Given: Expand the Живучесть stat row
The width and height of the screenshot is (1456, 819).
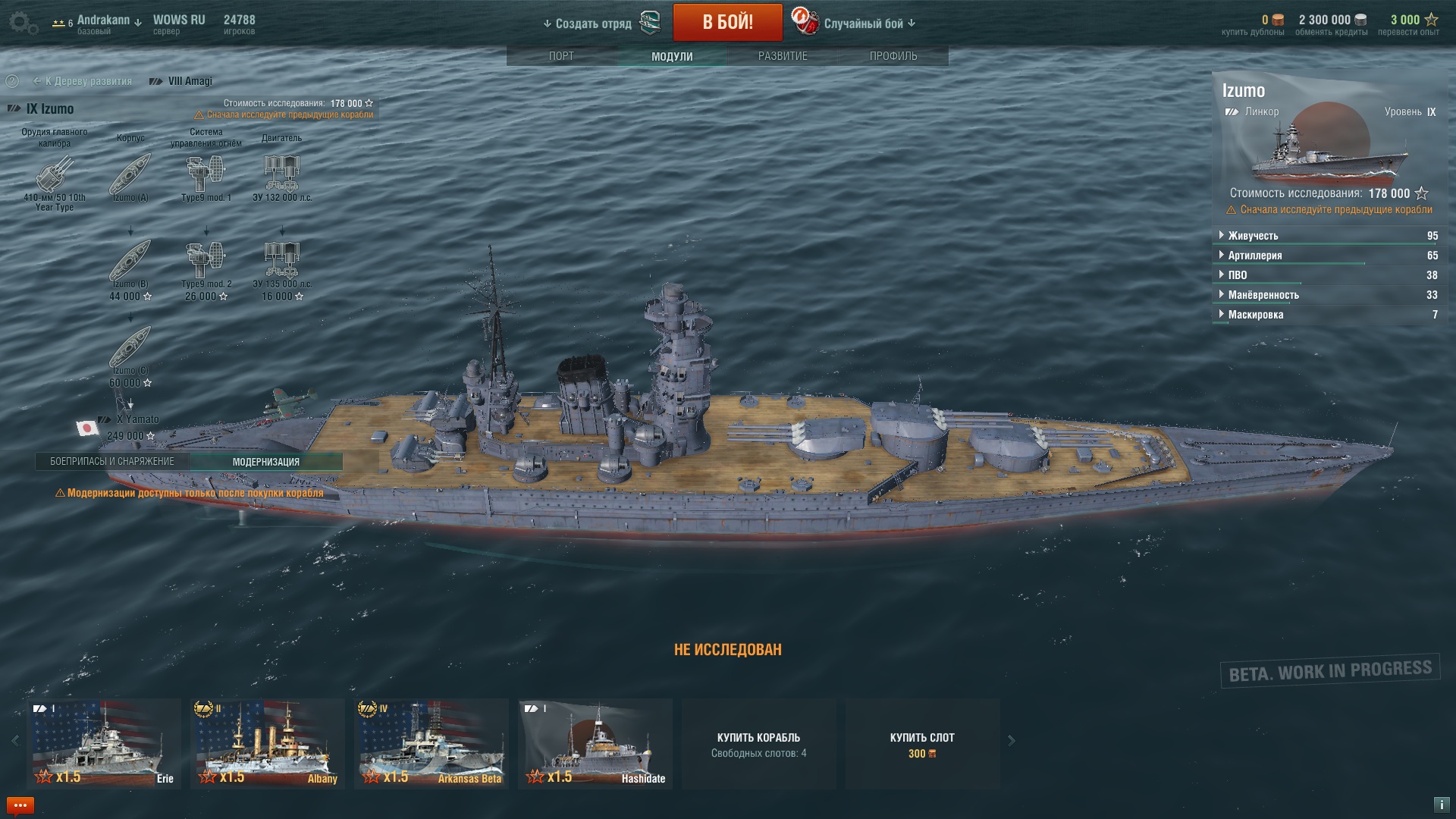Looking at the screenshot, I should [1253, 236].
